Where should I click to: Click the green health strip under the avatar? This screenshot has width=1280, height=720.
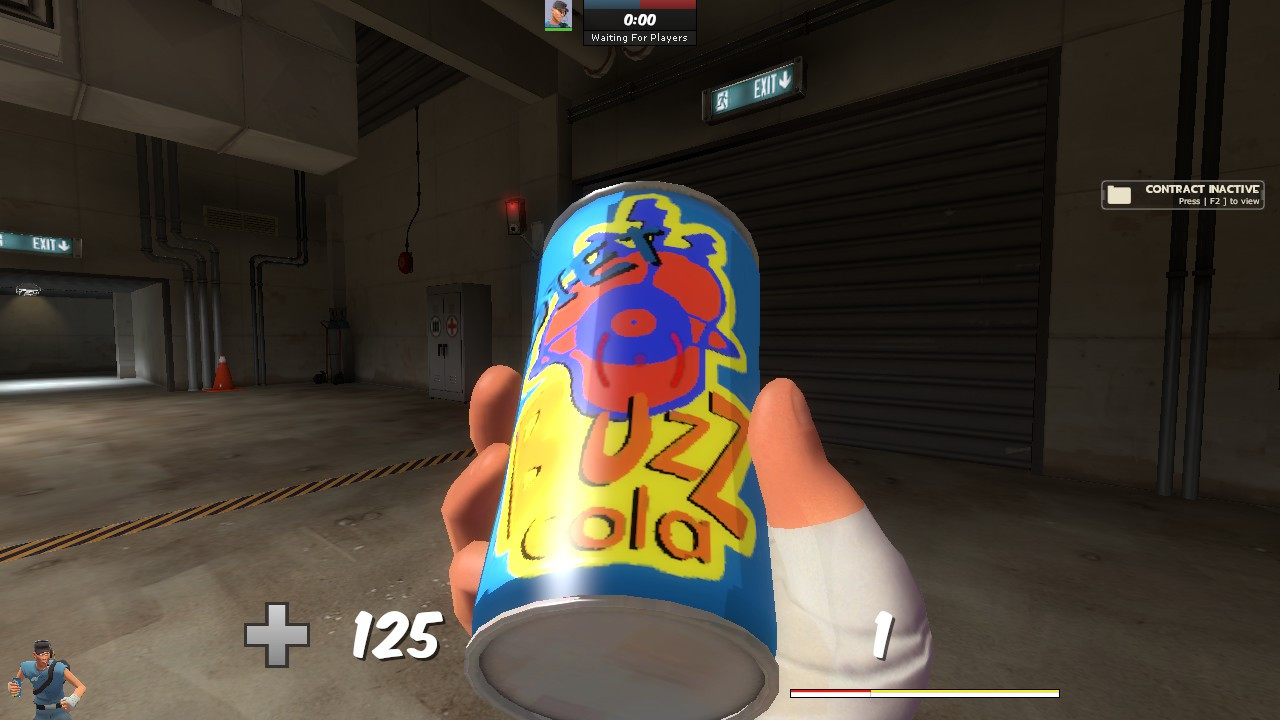tap(556, 28)
